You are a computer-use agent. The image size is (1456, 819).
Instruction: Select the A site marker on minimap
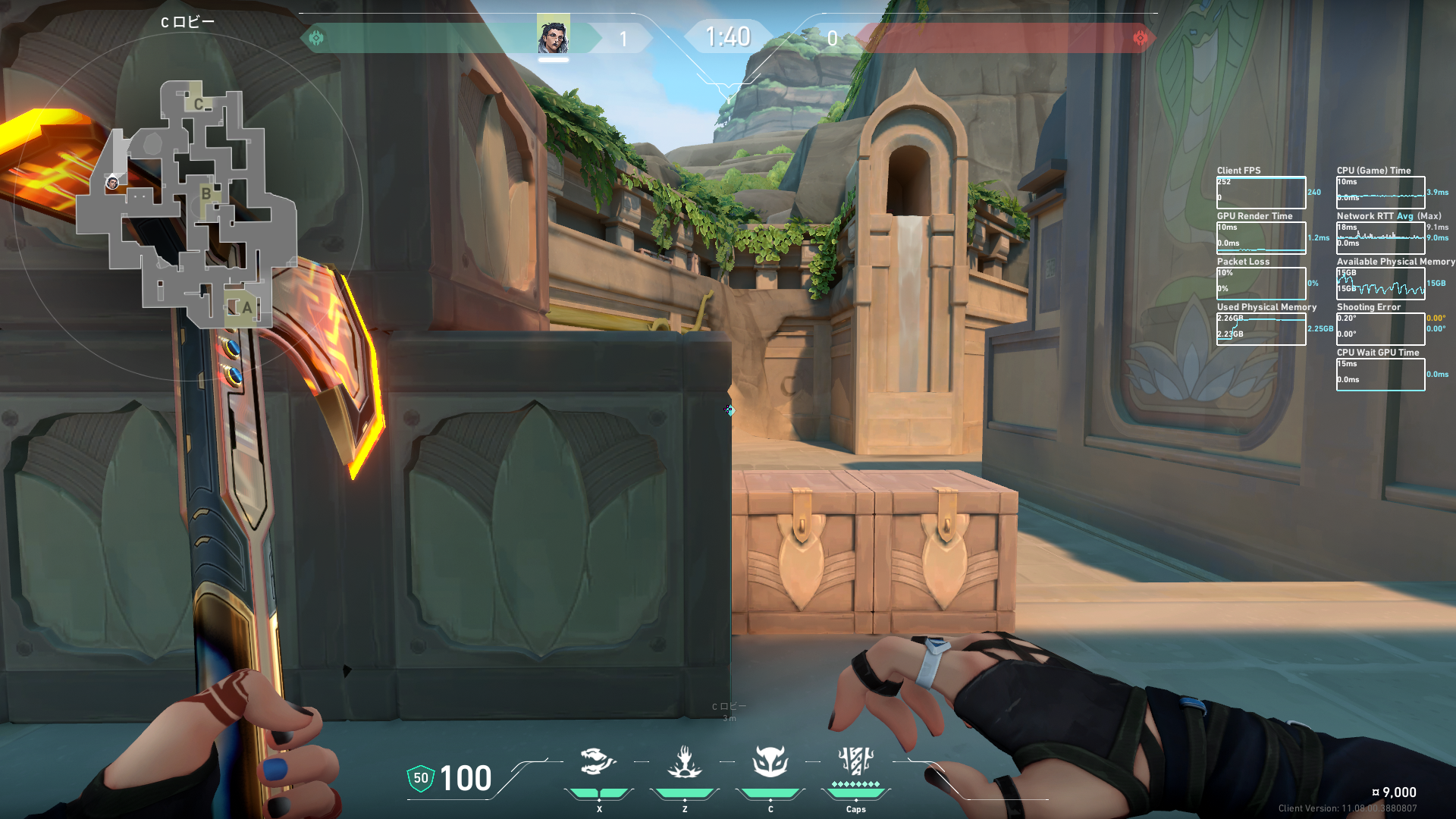(x=246, y=308)
